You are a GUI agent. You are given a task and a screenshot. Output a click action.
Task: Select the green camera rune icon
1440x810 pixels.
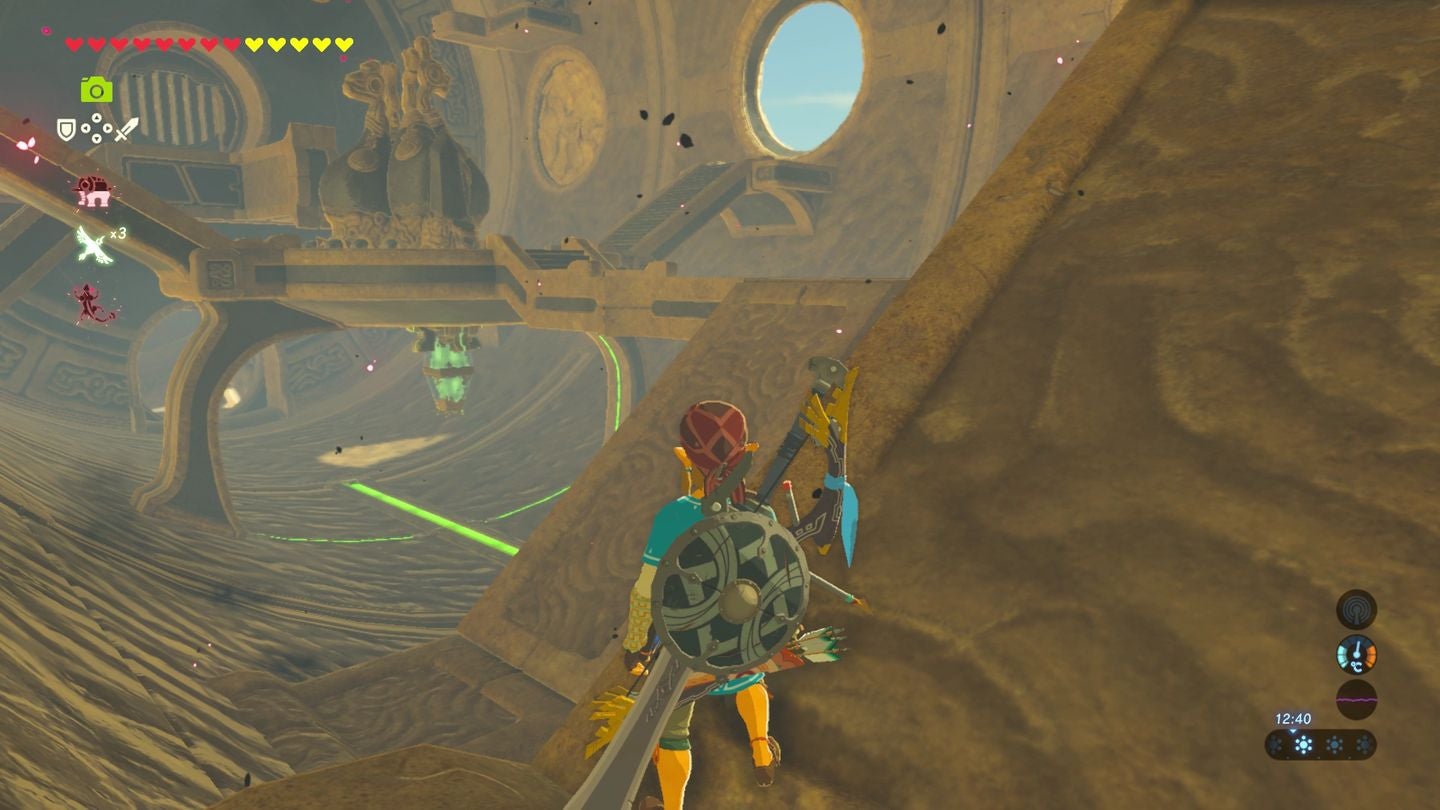tap(96, 90)
